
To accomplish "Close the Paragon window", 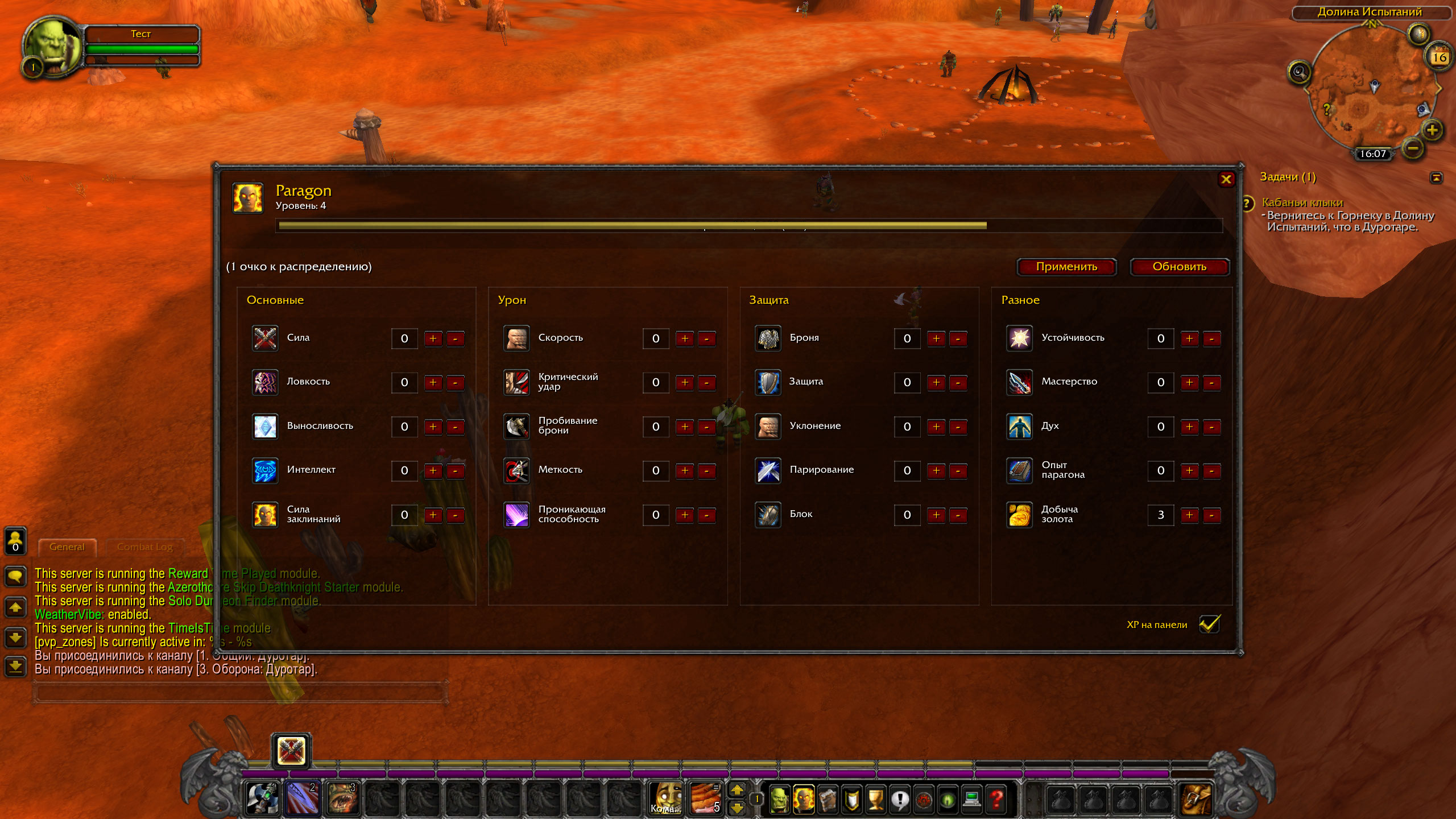I will click(x=1226, y=180).
